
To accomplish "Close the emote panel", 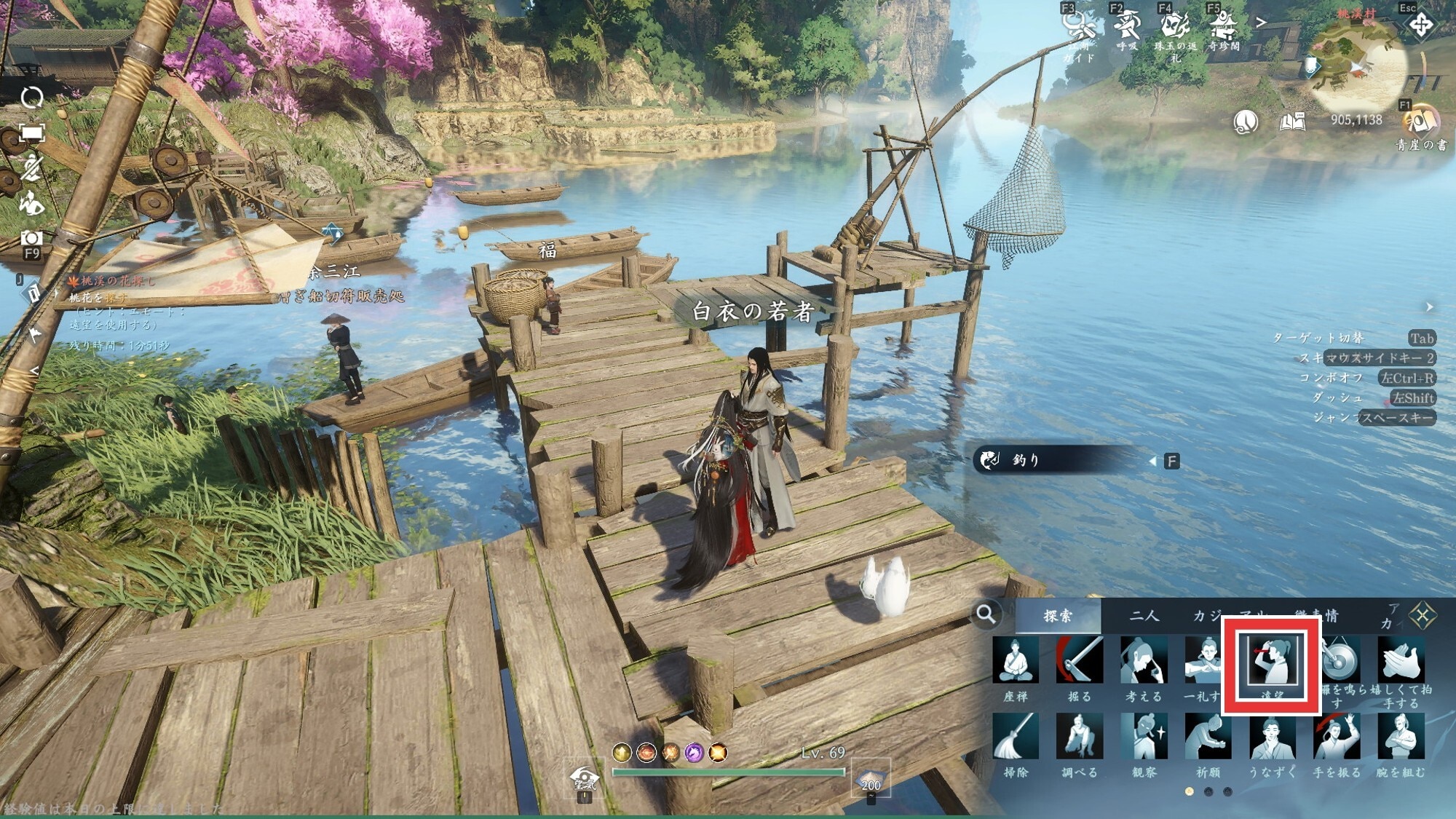I will pos(1422,616).
